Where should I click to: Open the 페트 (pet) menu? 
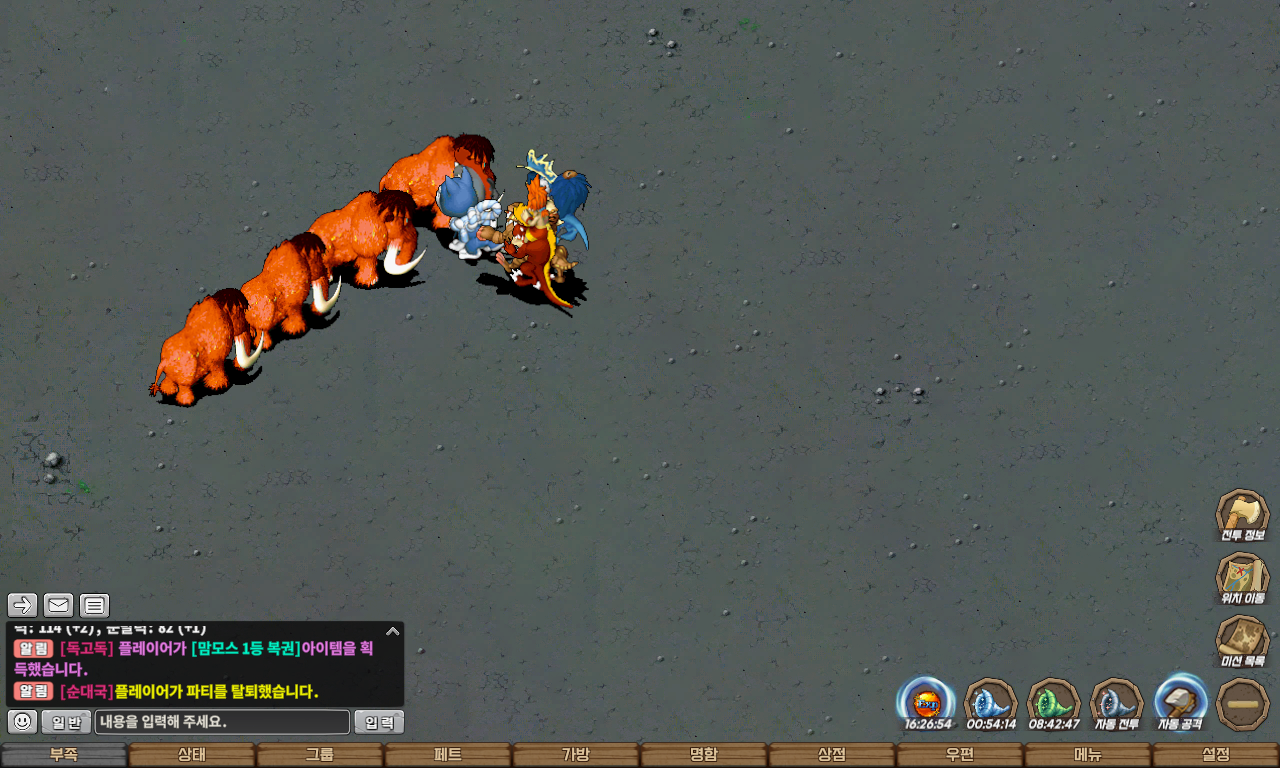[447, 755]
